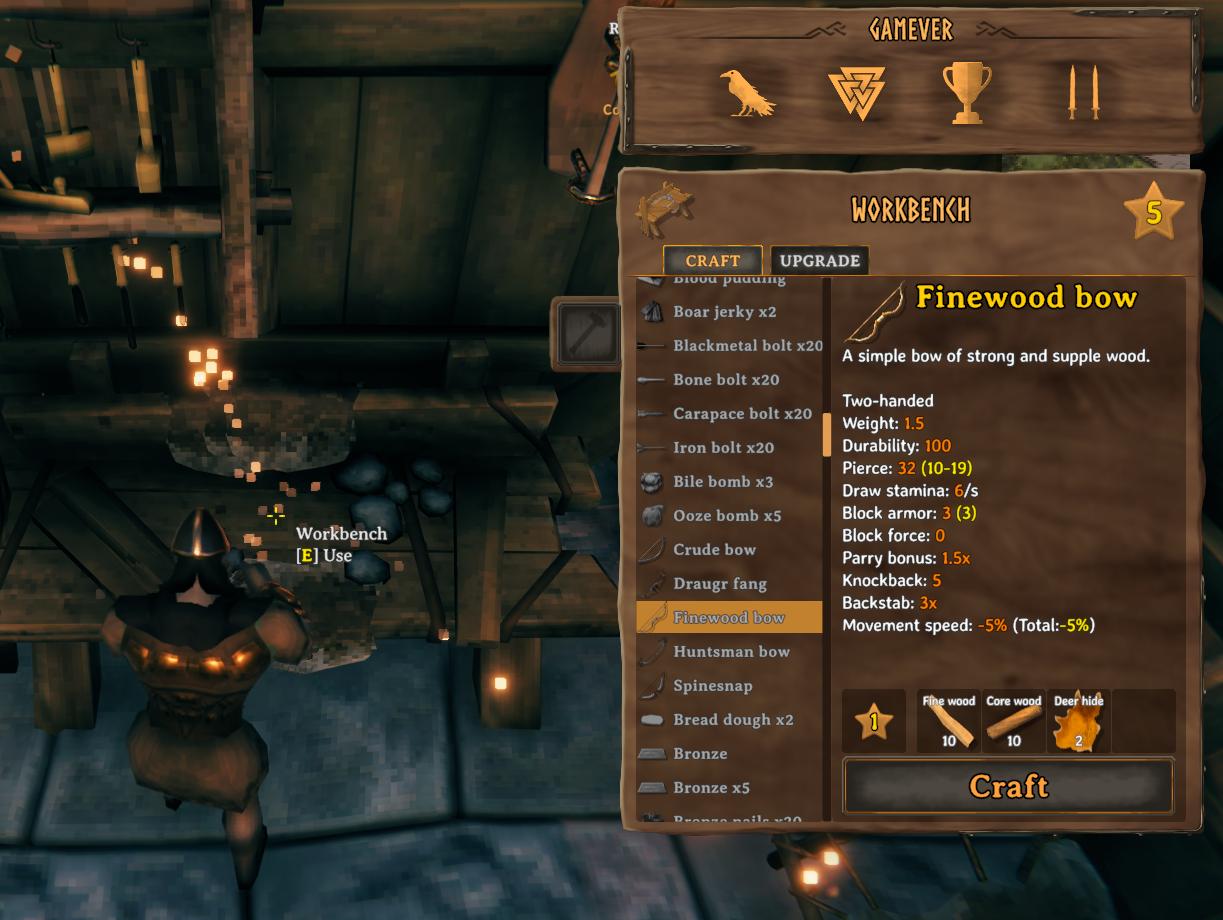This screenshot has height=920, width=1223.
Task: Select Bile bomb x3 recipe
Action: click(x=722, y=482)
